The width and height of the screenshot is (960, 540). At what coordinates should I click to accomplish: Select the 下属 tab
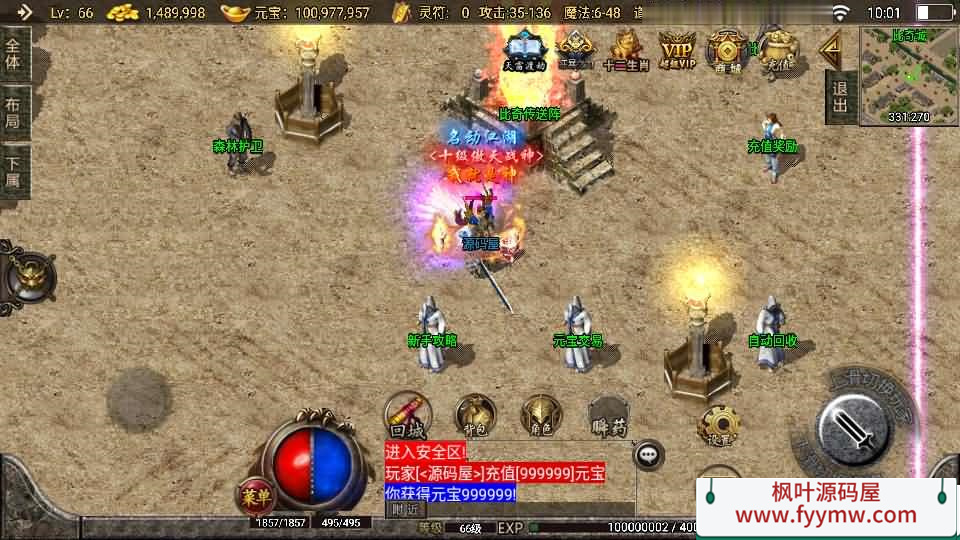14,172
